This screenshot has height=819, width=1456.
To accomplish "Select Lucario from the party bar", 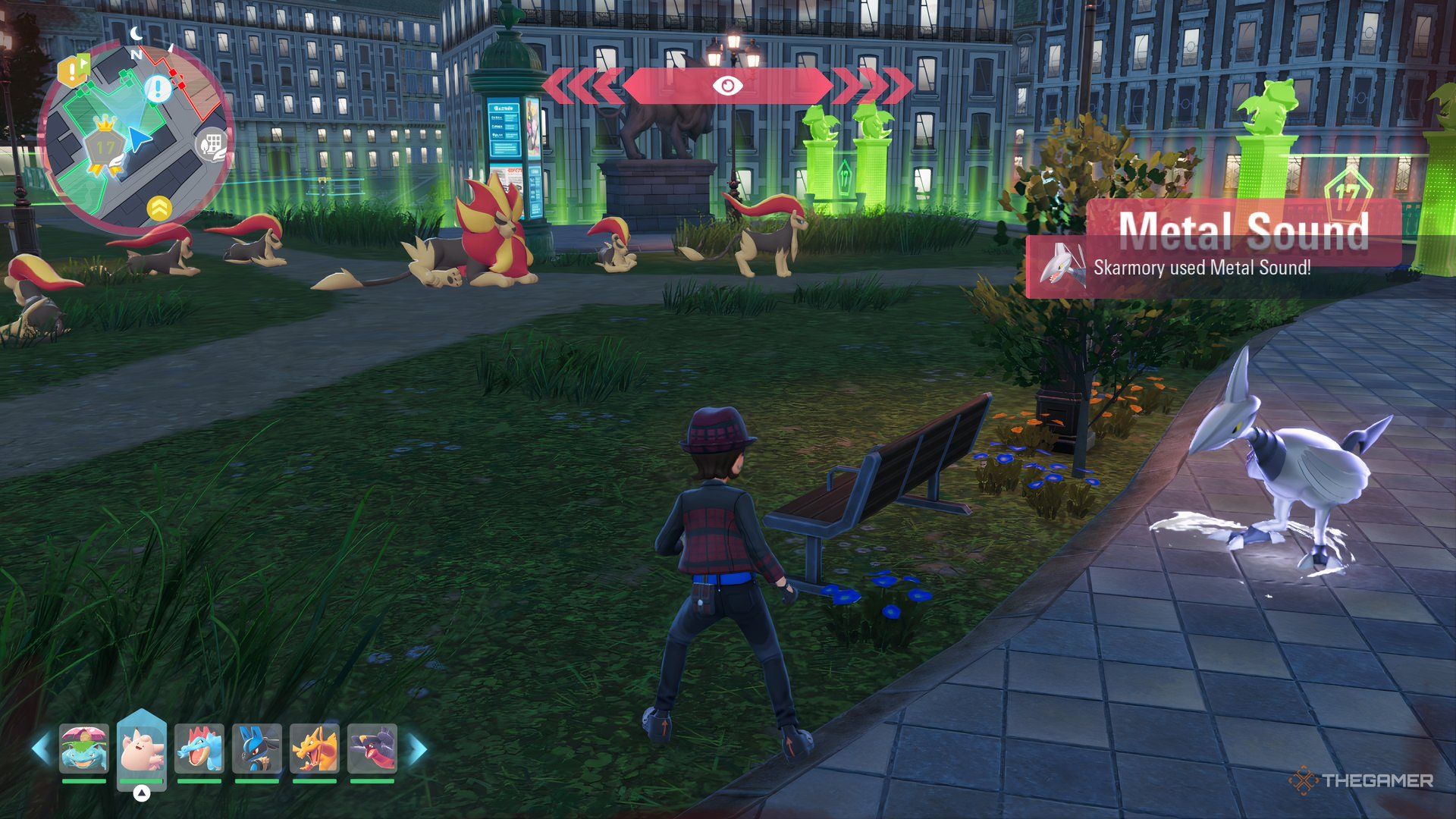I will tap(257, 748).
